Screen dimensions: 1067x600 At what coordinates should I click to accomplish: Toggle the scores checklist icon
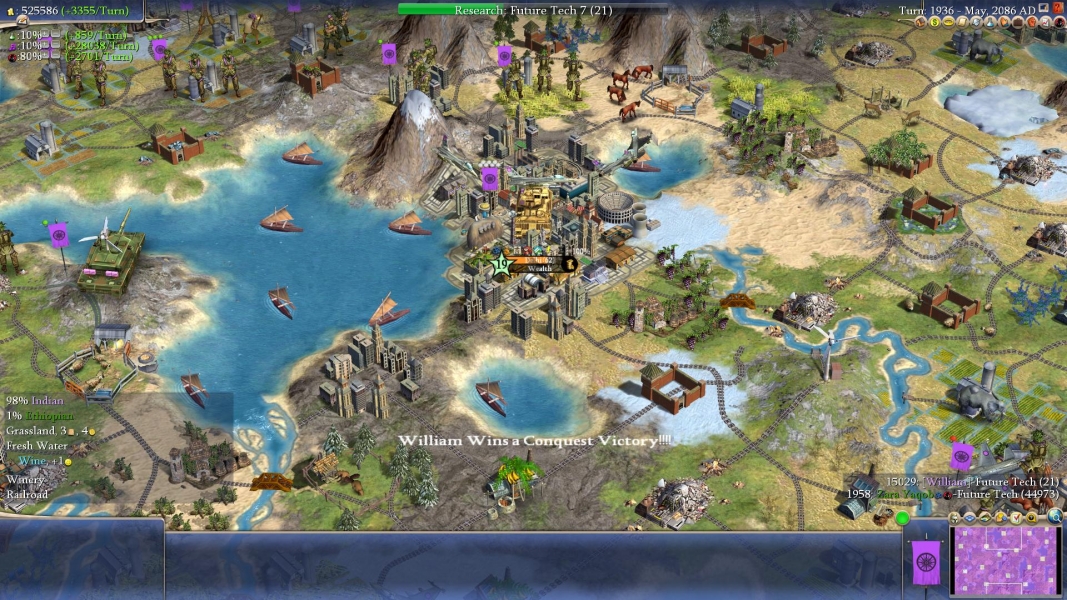point(1016,517)
